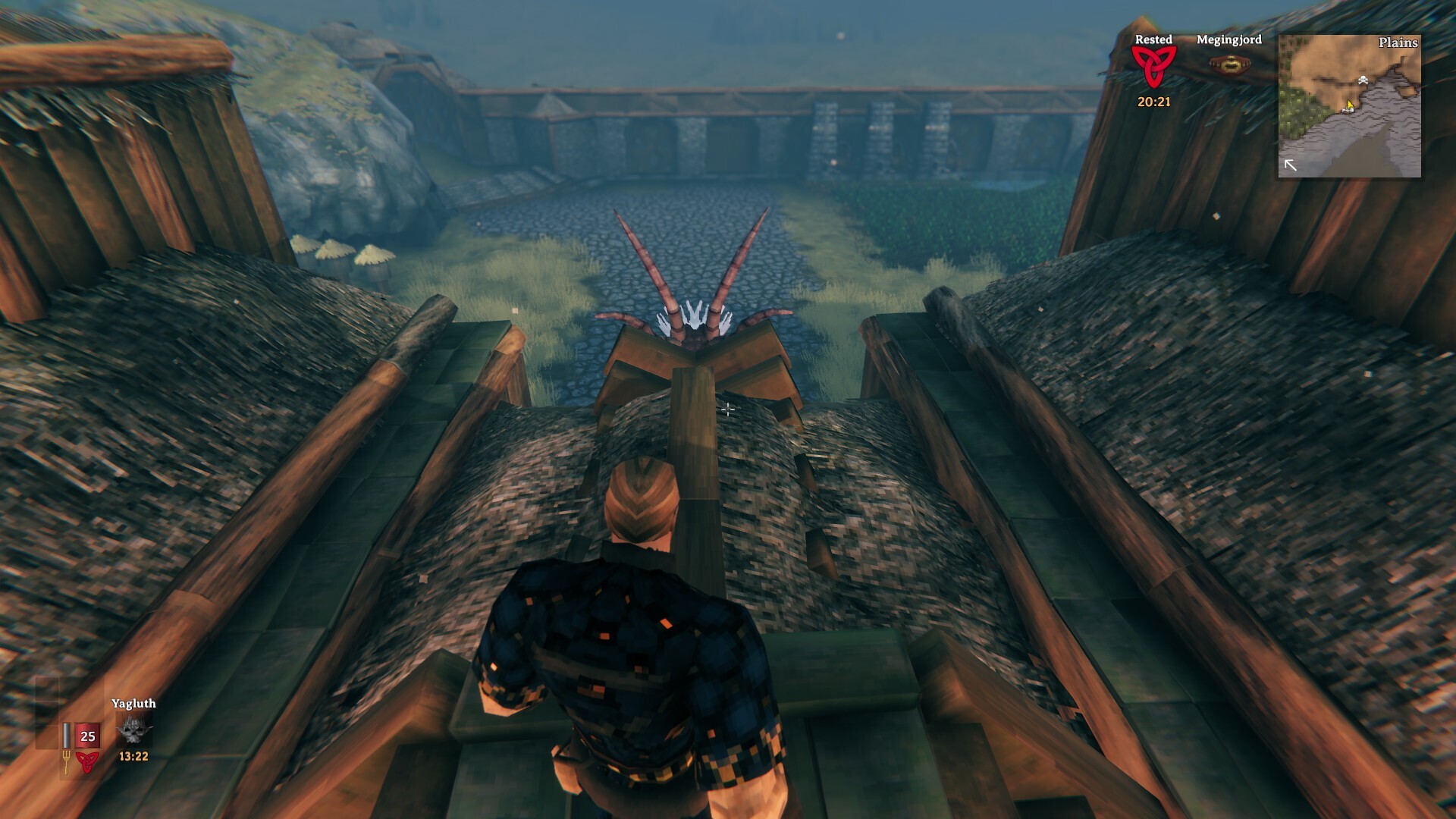Click the Plains biome label
Image resolution: width=1456 pixels, height=819 pixels.
[1400, 44]
